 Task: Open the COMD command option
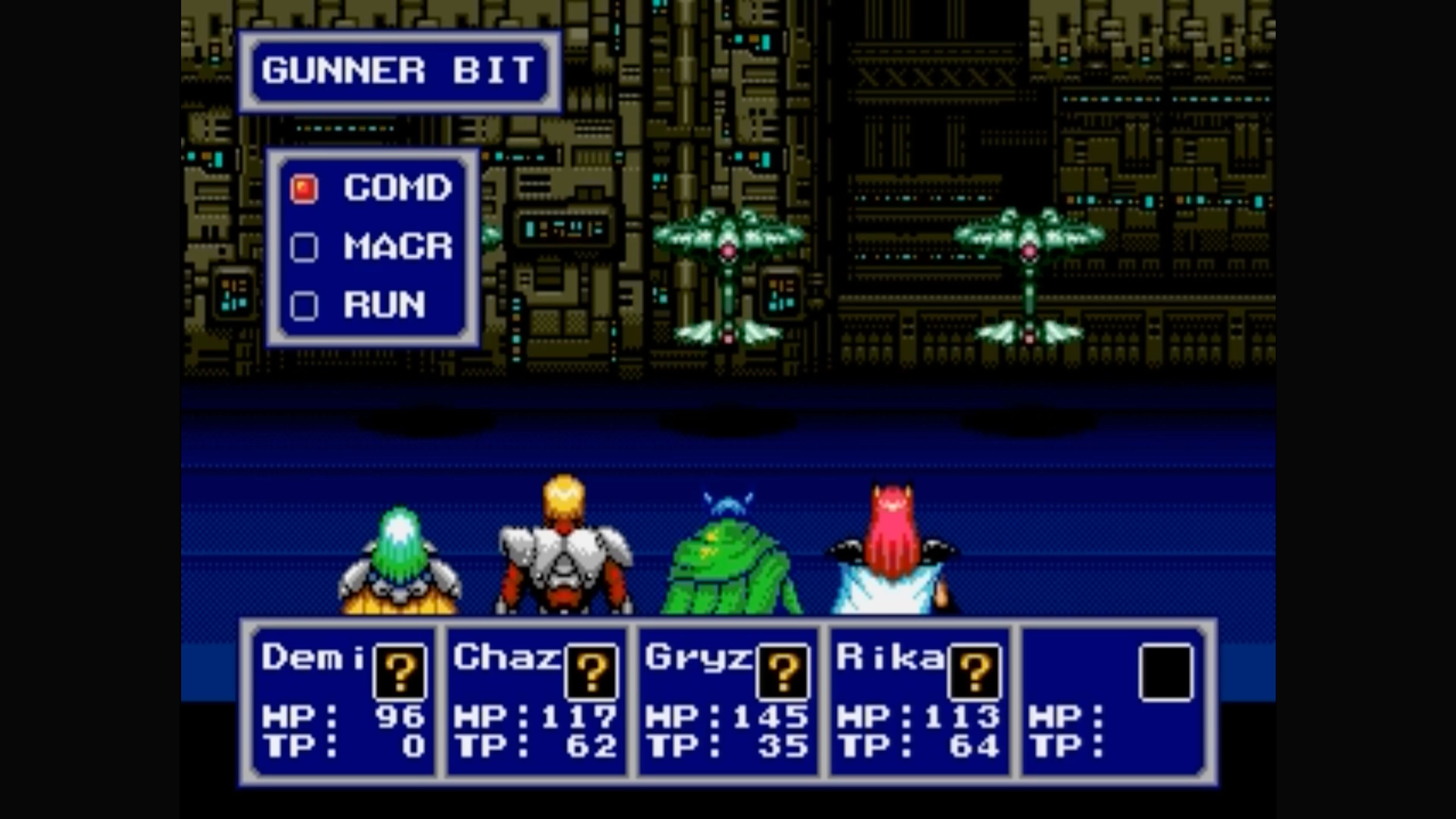[395, 188]
